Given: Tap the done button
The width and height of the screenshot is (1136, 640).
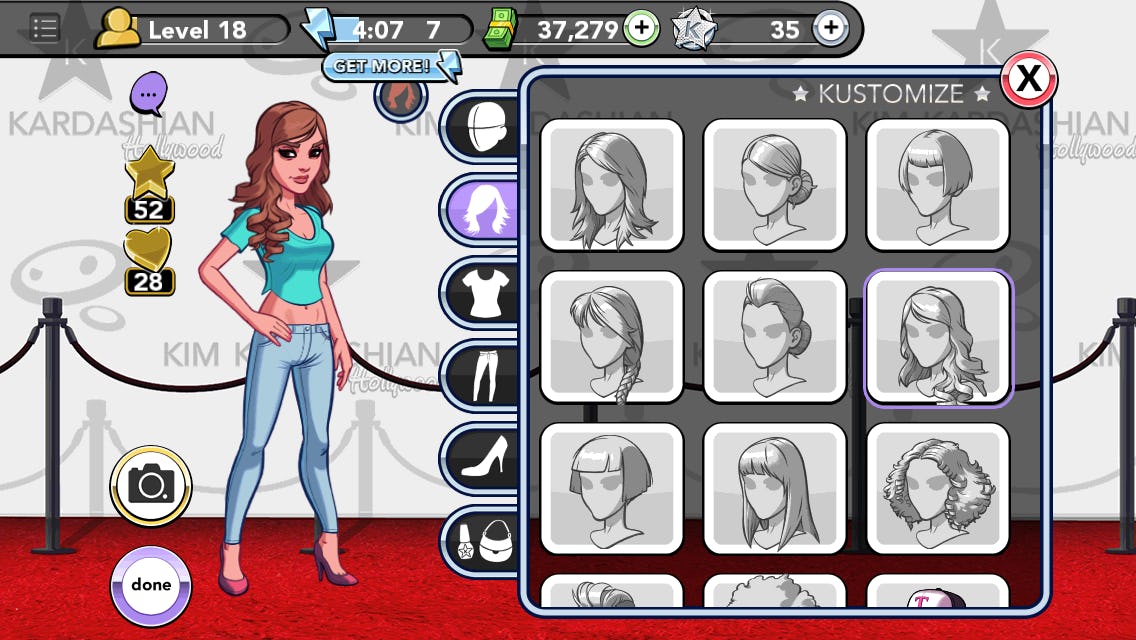Looking at the screenshot, I should tap(150, 586).
